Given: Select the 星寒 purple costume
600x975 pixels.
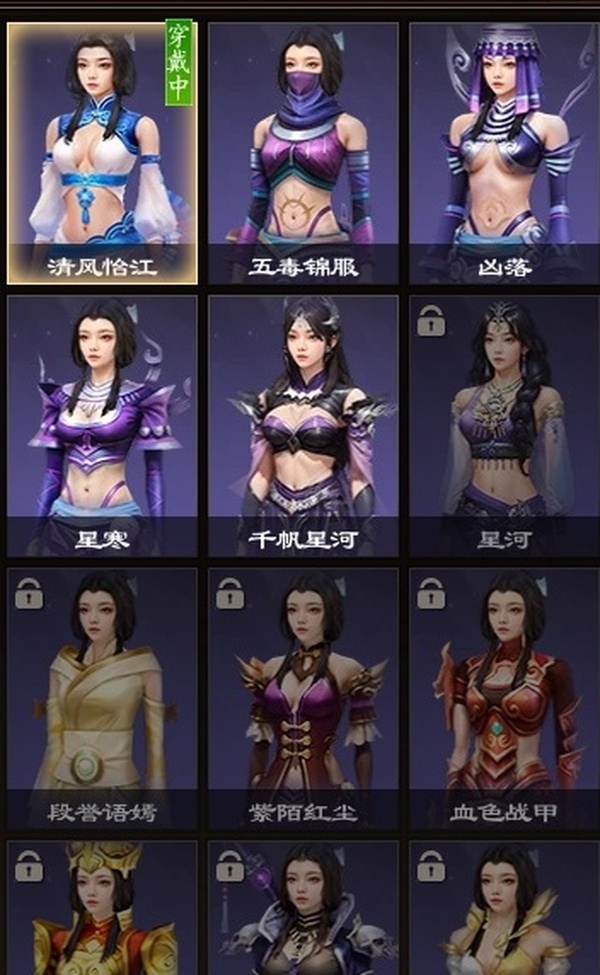Looking at the screenshot, I should click(103, 425).
